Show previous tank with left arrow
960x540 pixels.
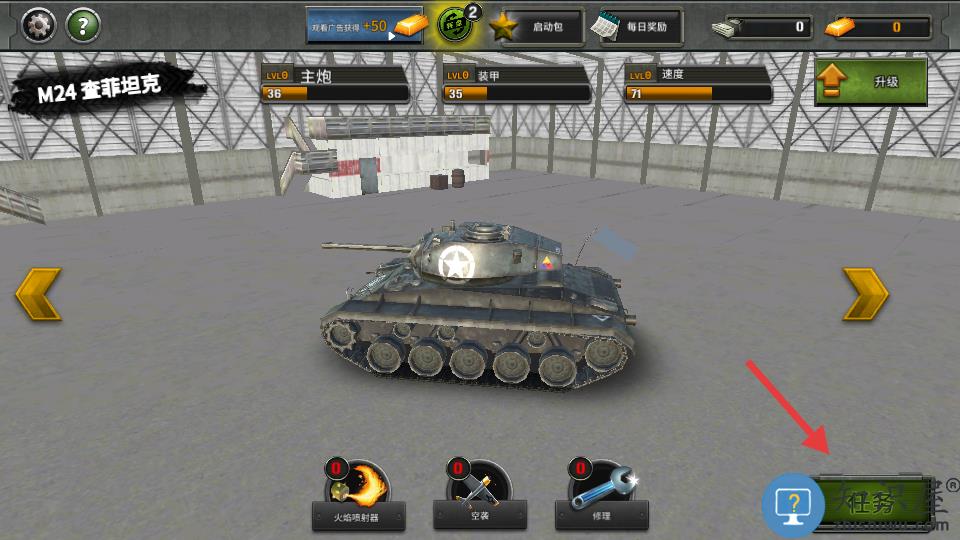coord(38,294)
